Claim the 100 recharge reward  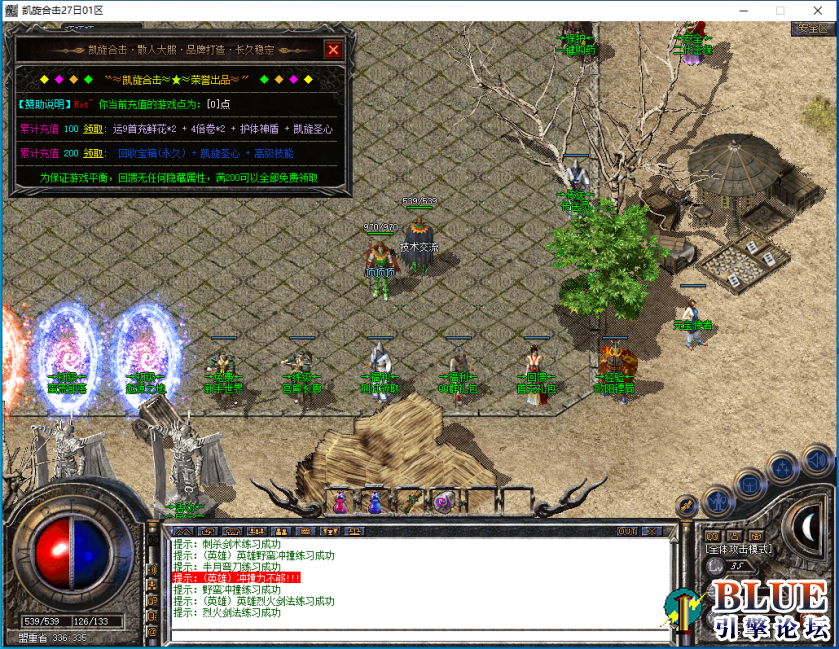(93, 129)
